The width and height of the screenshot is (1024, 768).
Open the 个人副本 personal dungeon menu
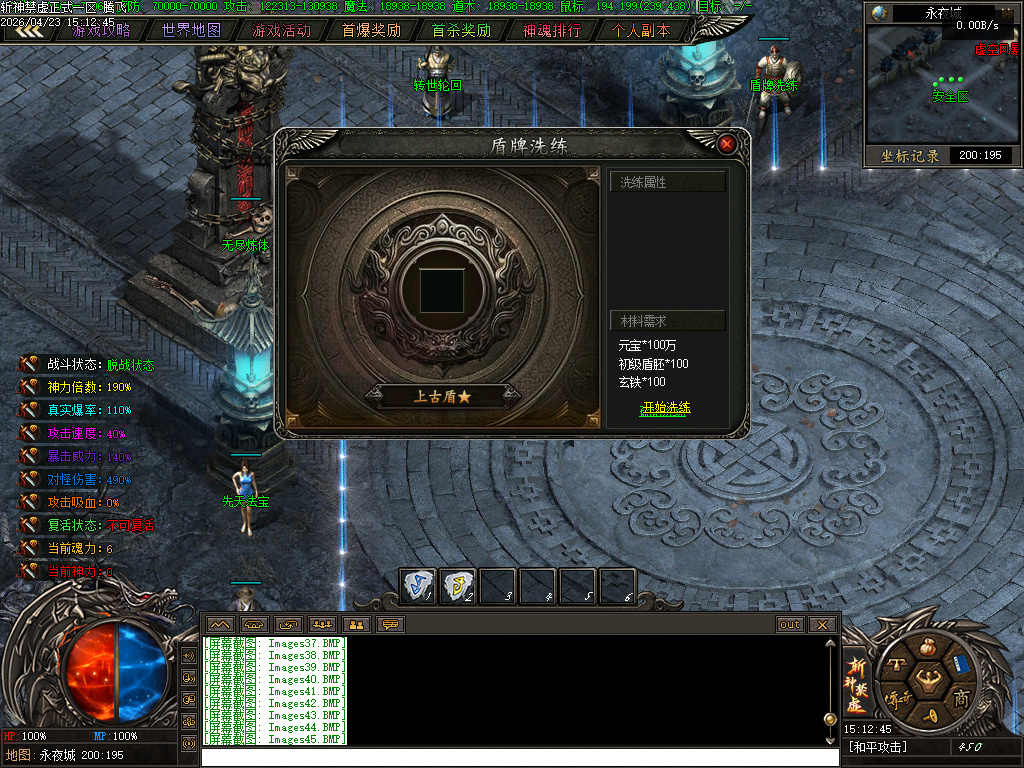click(x=641, y=30)
